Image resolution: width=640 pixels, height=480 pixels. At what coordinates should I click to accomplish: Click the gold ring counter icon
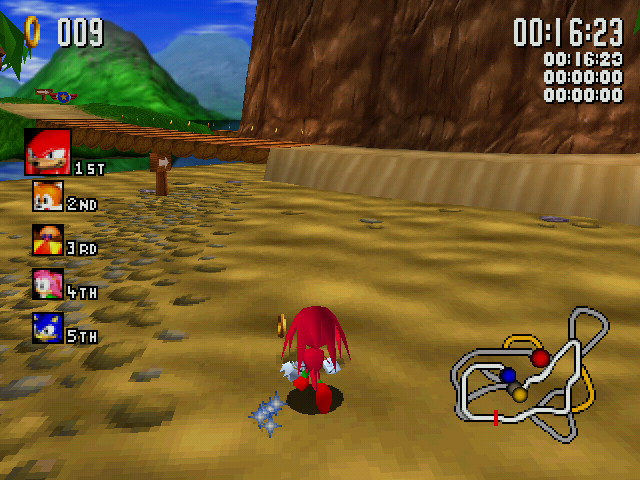[33, 31]
